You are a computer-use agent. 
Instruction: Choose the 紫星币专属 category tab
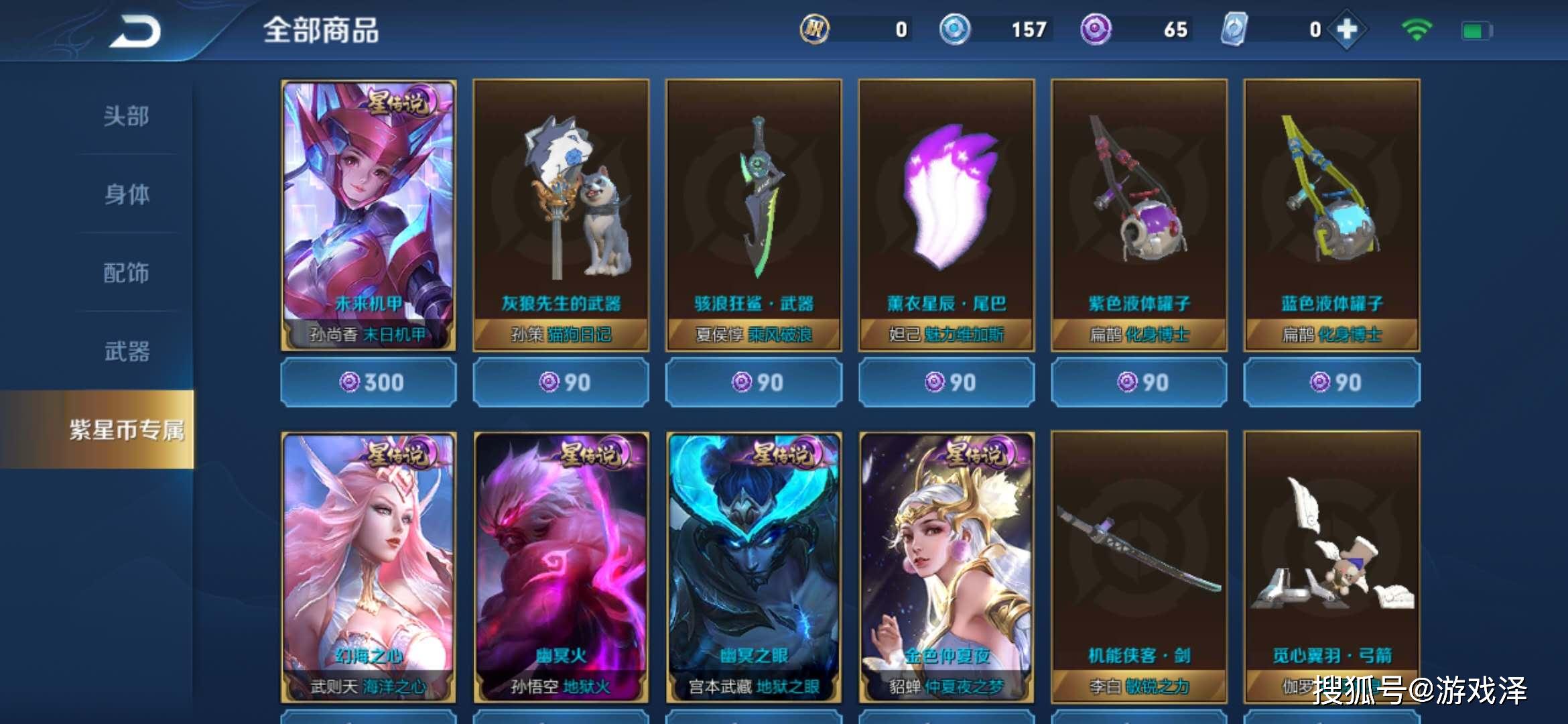(126, 430)
